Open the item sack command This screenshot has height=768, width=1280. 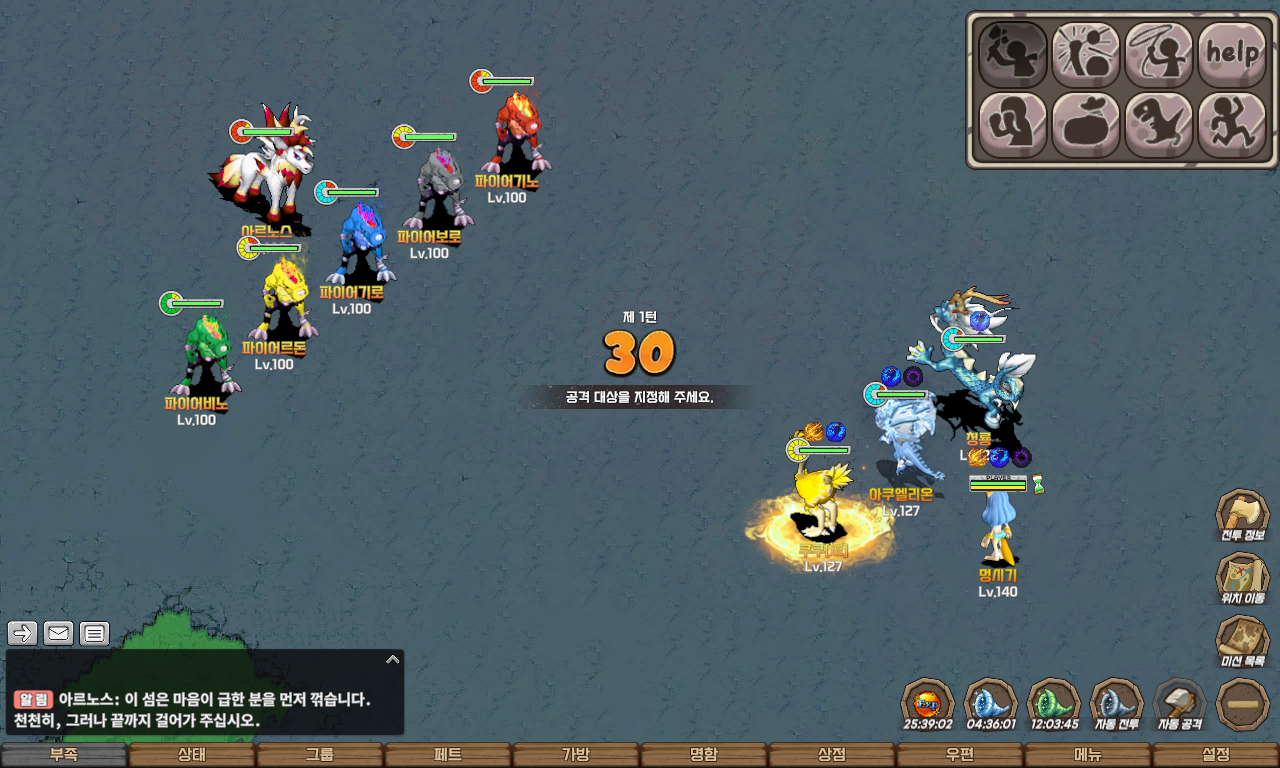point(1085,125)
